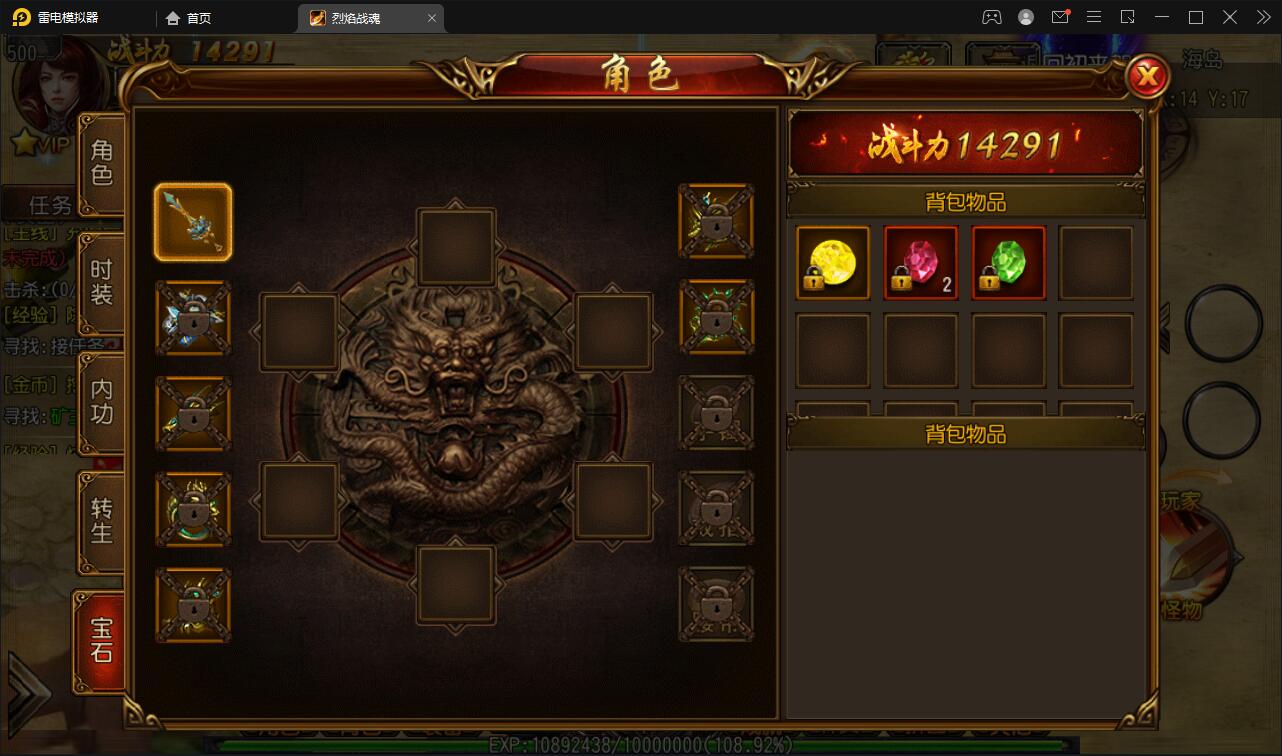Click the 战斗力14291 power banner

(x=965, y=144)
